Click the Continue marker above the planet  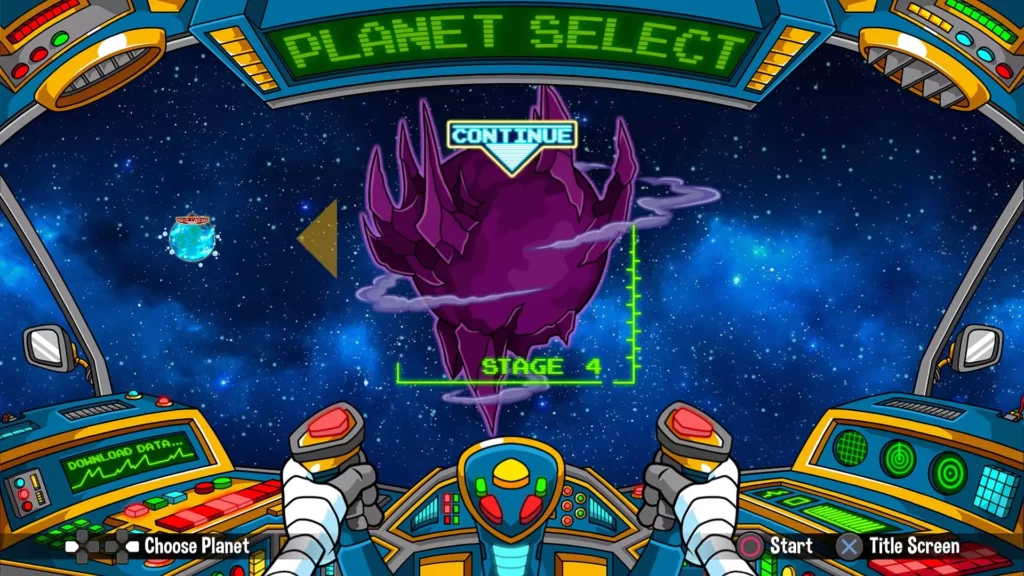(x=512, y=136)
